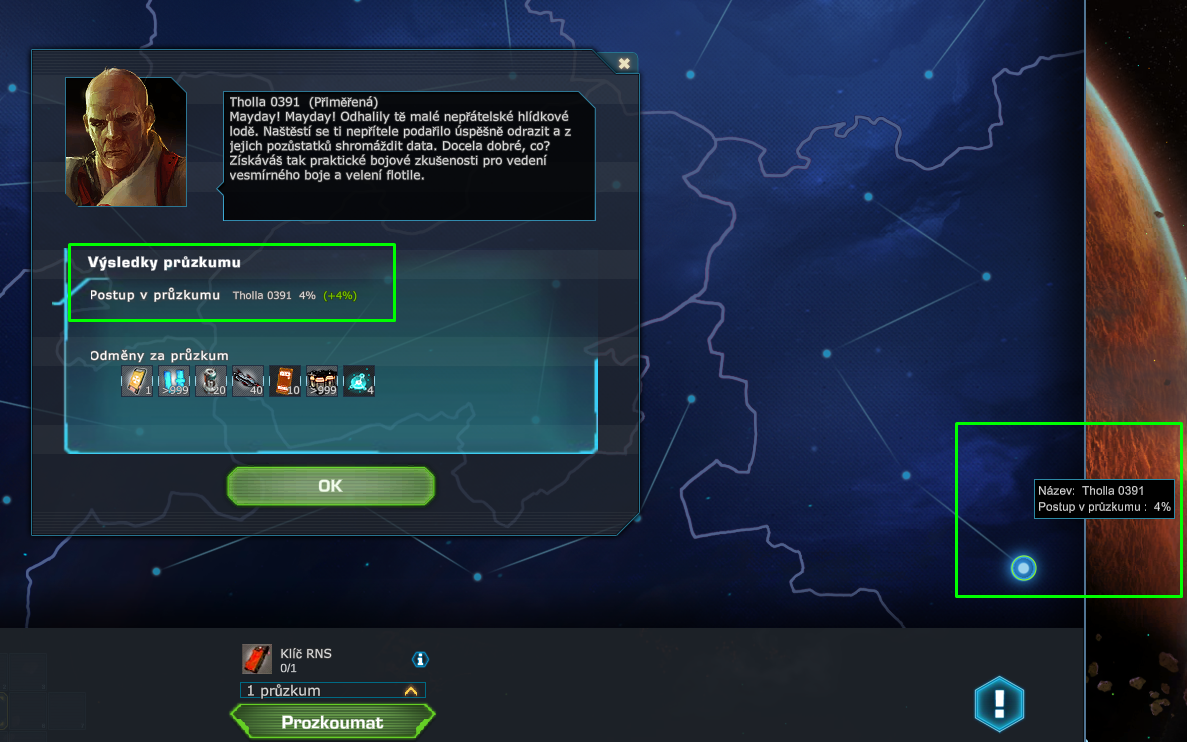
Task: Close the exploration results dialog
Action: click(x=624, y=63)
